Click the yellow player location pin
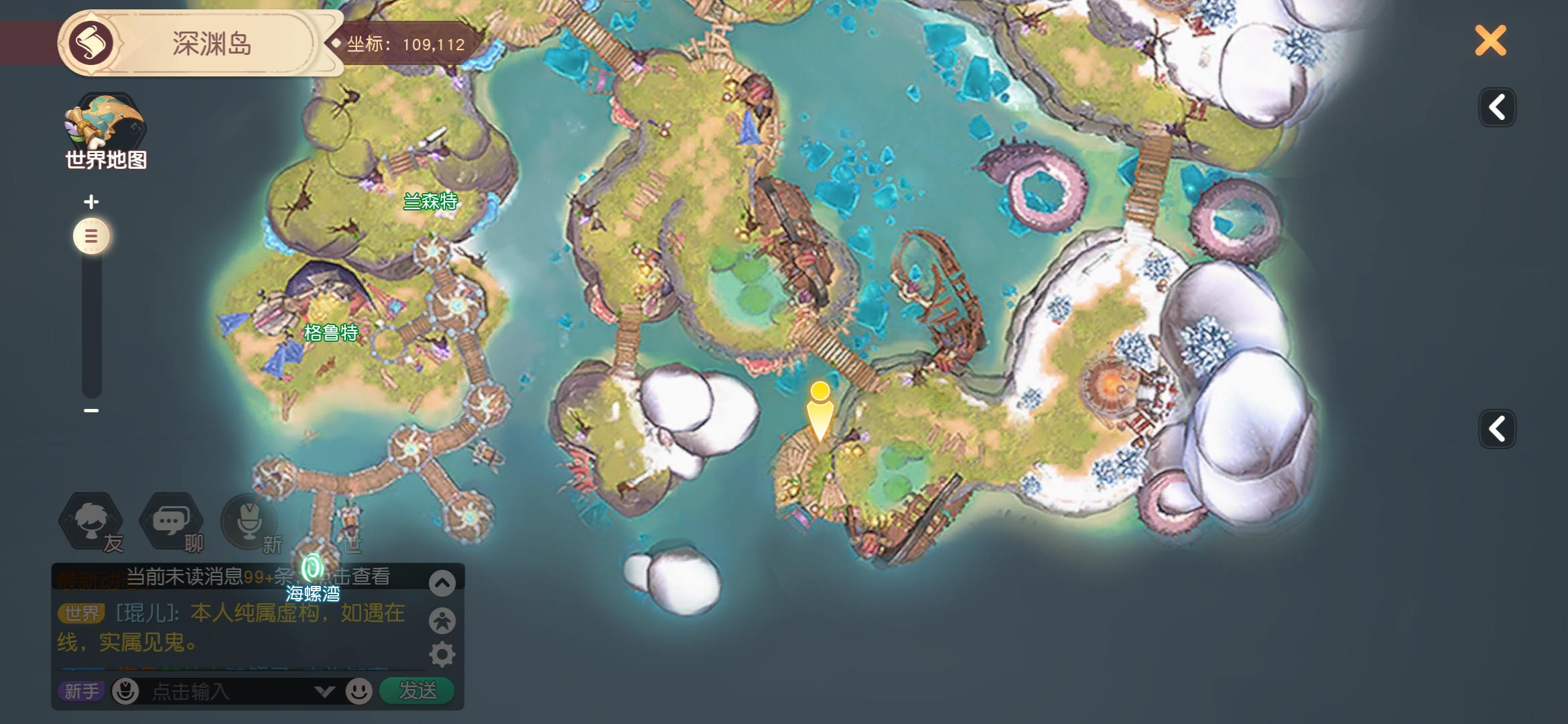 [820, 409]
